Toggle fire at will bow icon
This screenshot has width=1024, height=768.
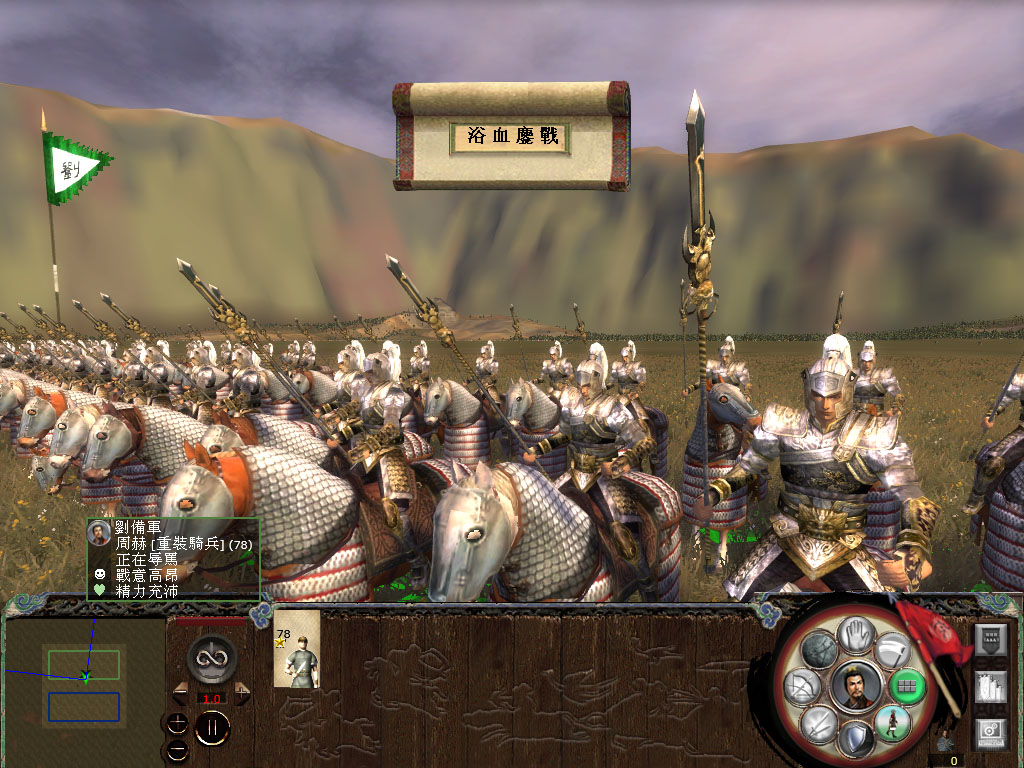pos(804,687)
